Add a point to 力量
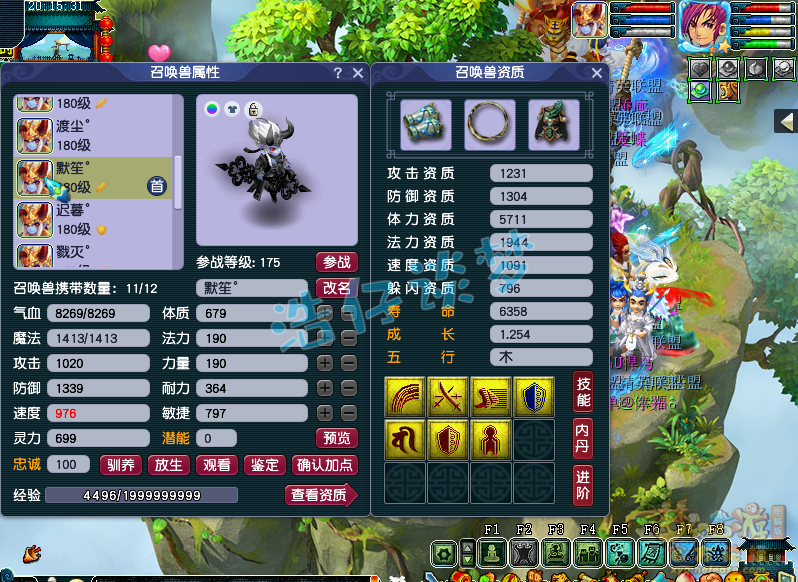 click(x=325, y=363)
